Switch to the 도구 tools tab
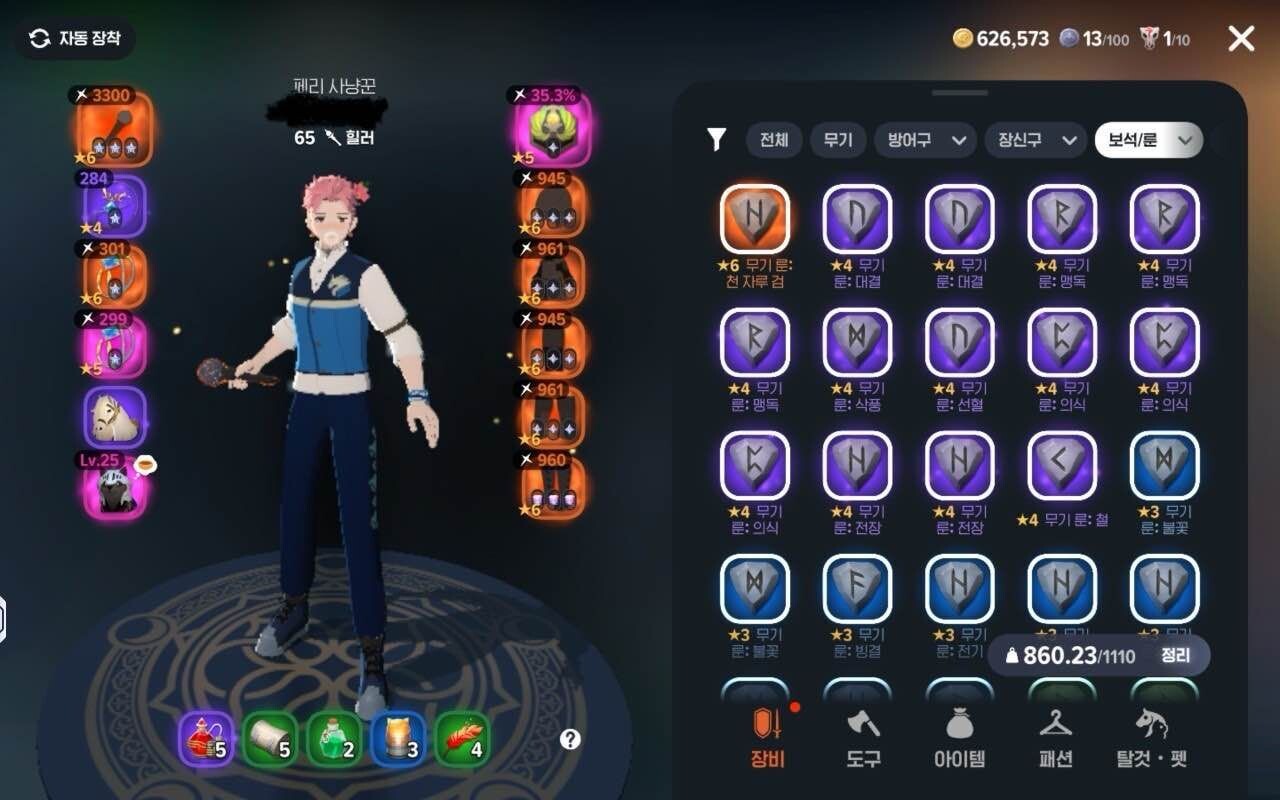1280x800 pixels. (863, 739)
